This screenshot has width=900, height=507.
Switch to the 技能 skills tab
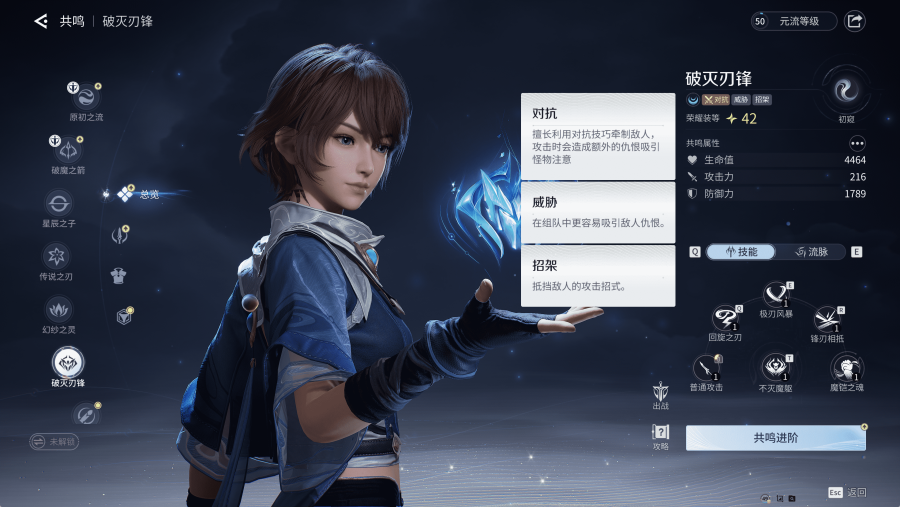[741, 252]
